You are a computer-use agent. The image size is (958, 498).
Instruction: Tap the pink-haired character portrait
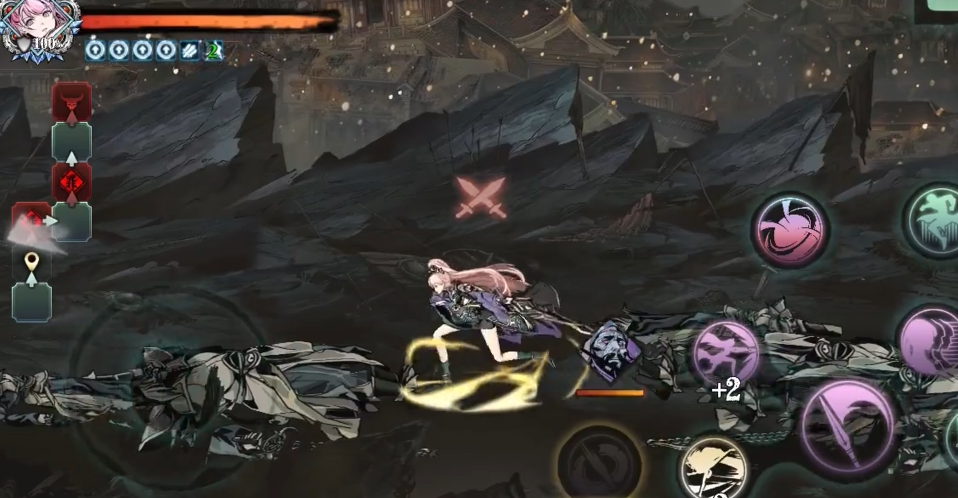click(35, 28)
